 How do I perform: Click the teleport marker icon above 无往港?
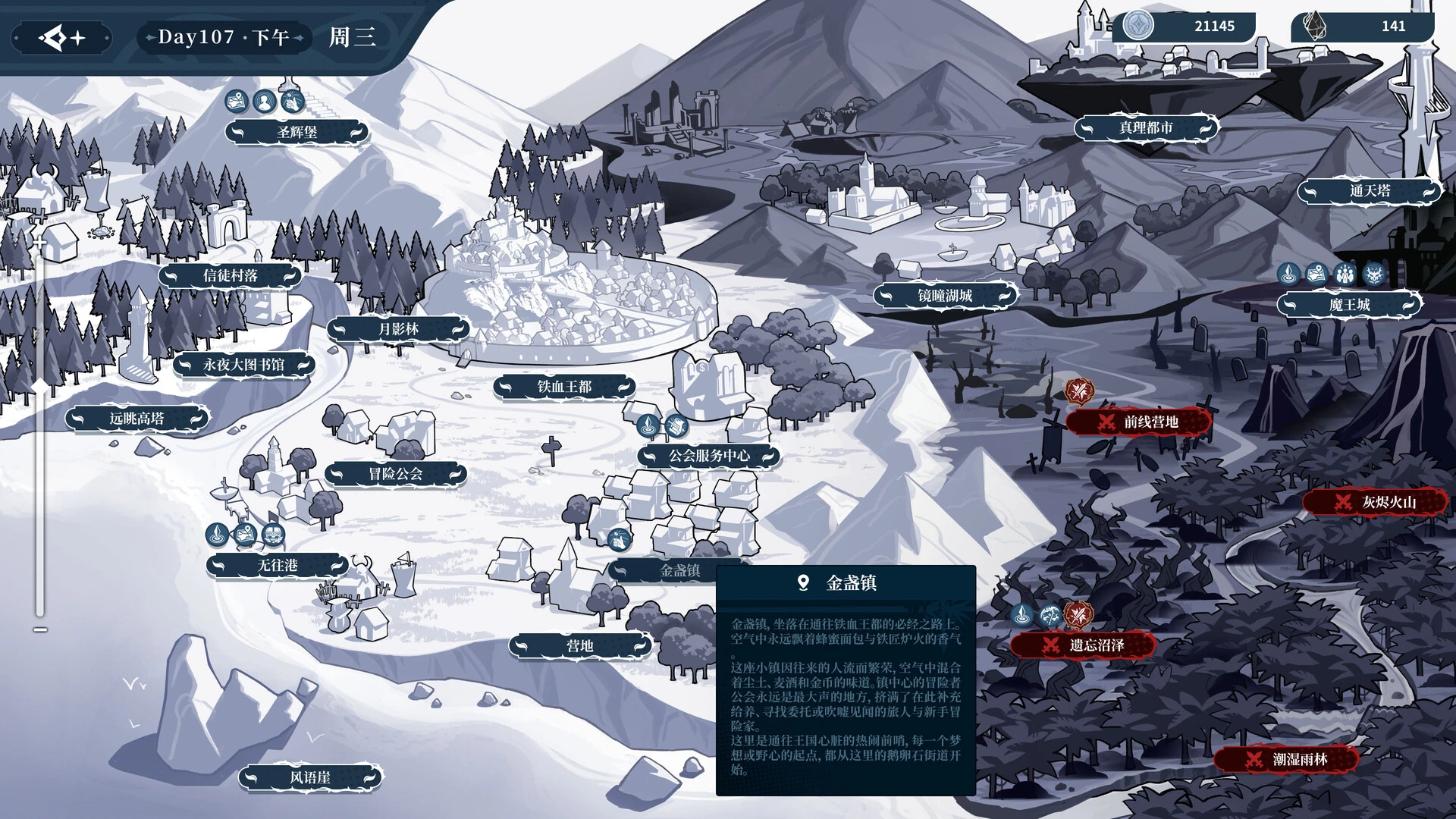[217, 535]
